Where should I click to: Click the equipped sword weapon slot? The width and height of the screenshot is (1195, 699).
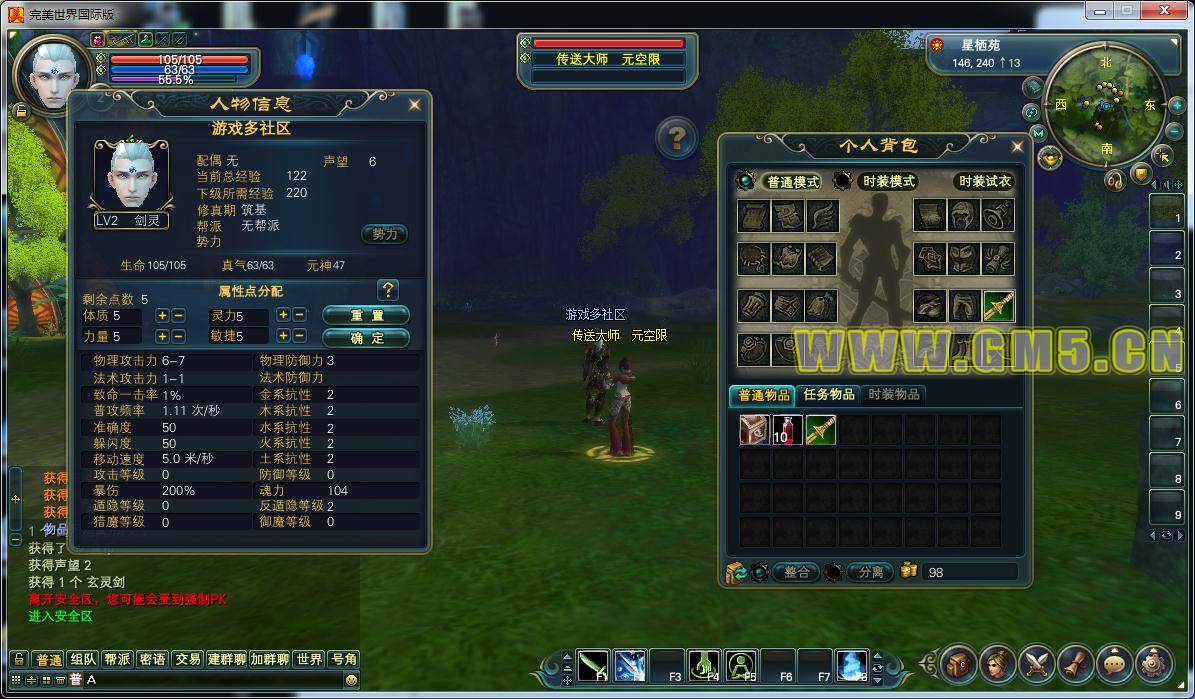click(x=998, y=306)
